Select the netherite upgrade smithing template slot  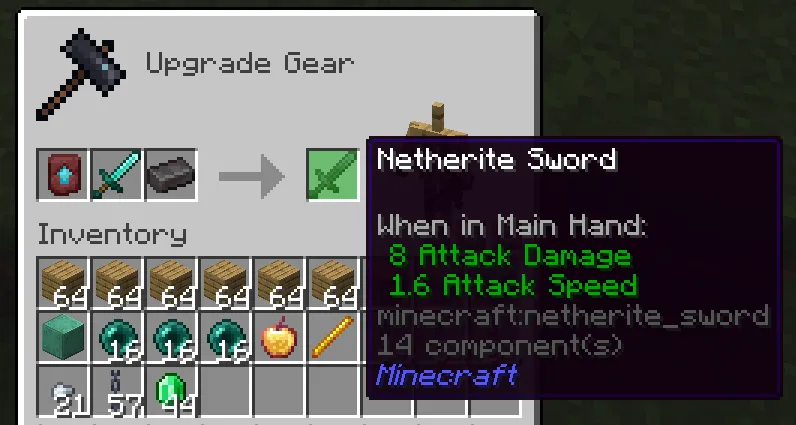click(64, 177)
